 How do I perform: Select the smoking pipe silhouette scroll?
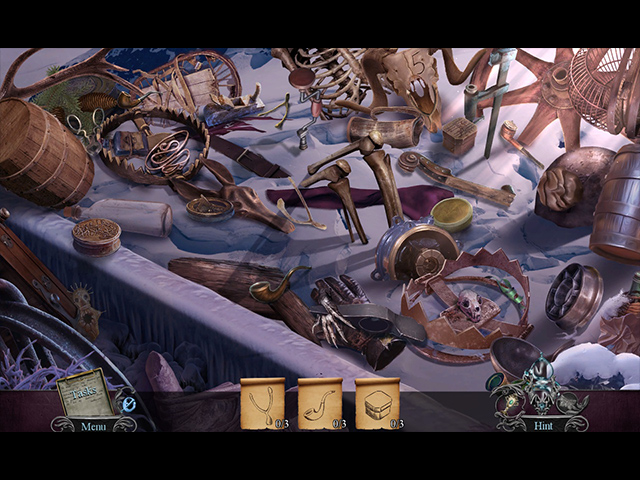tap(319, 403)
